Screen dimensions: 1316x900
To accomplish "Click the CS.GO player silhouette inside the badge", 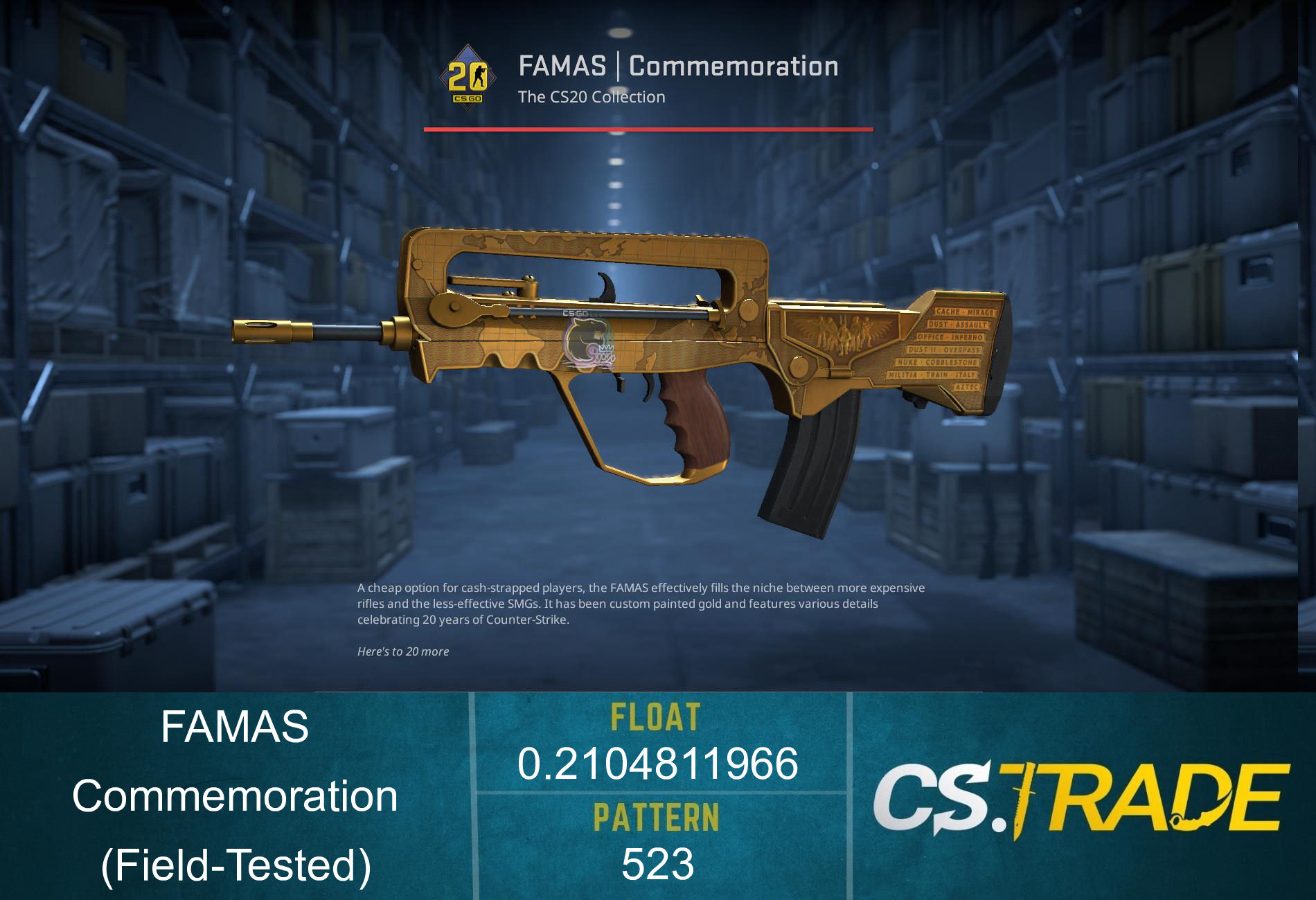I will point(478,75).
